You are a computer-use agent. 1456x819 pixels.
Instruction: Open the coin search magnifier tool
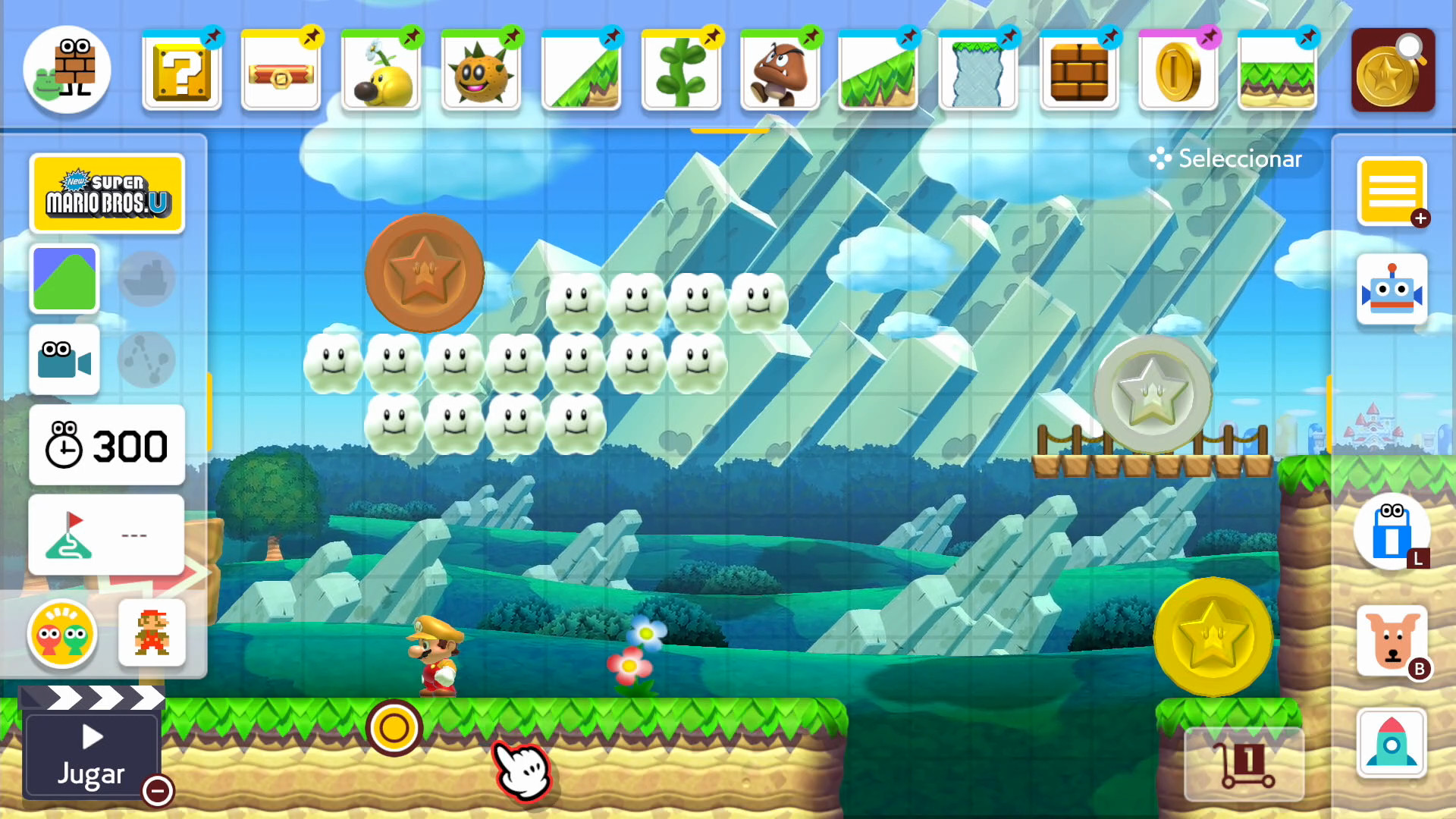pos(1393,69)
